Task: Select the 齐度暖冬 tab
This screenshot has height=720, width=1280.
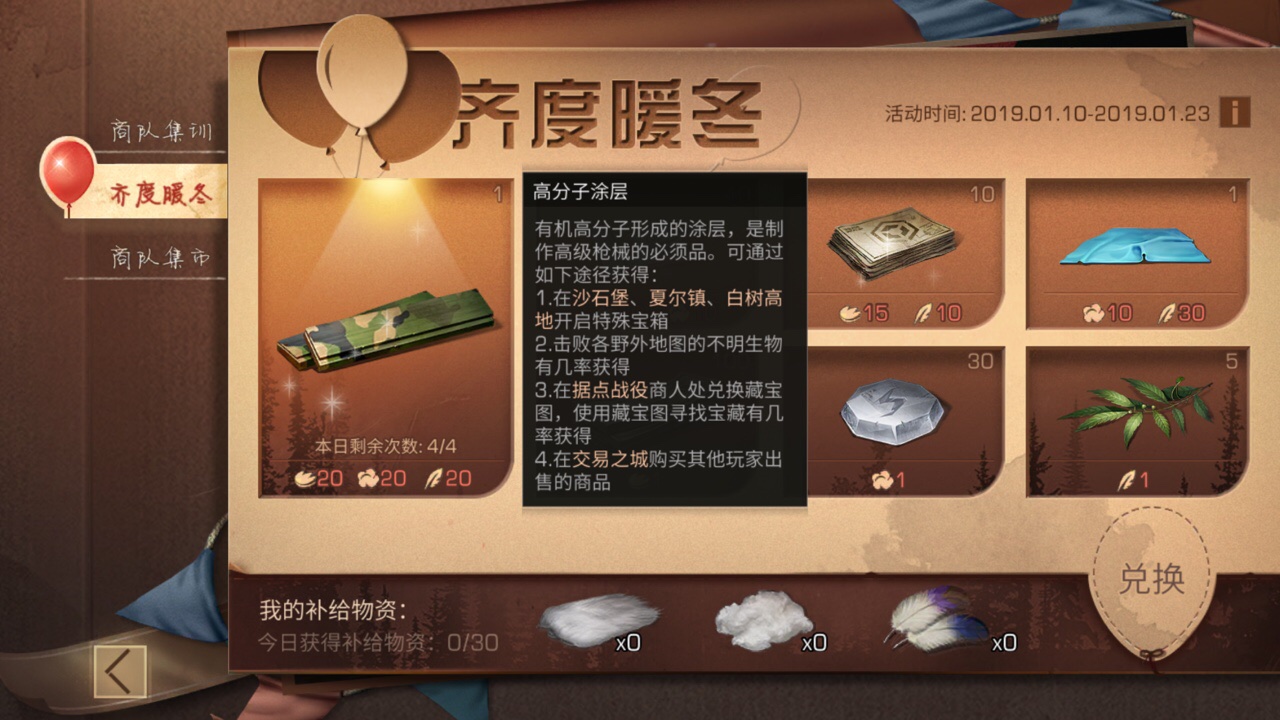Action: pos(160,195)
